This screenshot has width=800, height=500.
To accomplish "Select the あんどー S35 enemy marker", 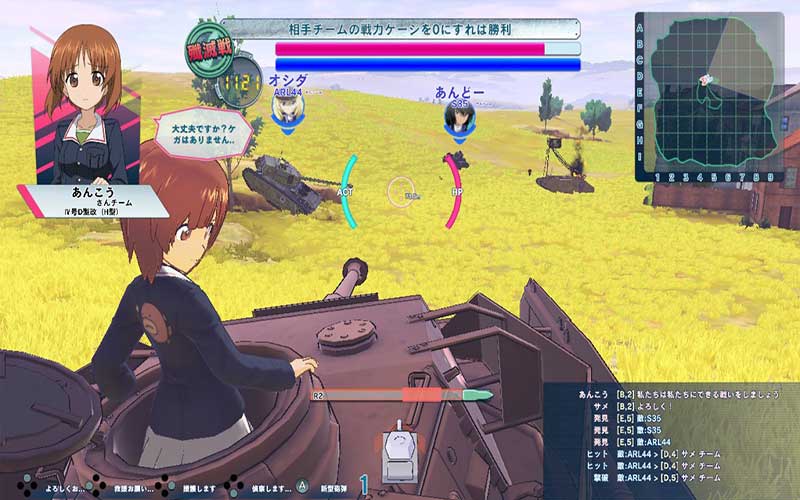I will [x=459, y=111].
